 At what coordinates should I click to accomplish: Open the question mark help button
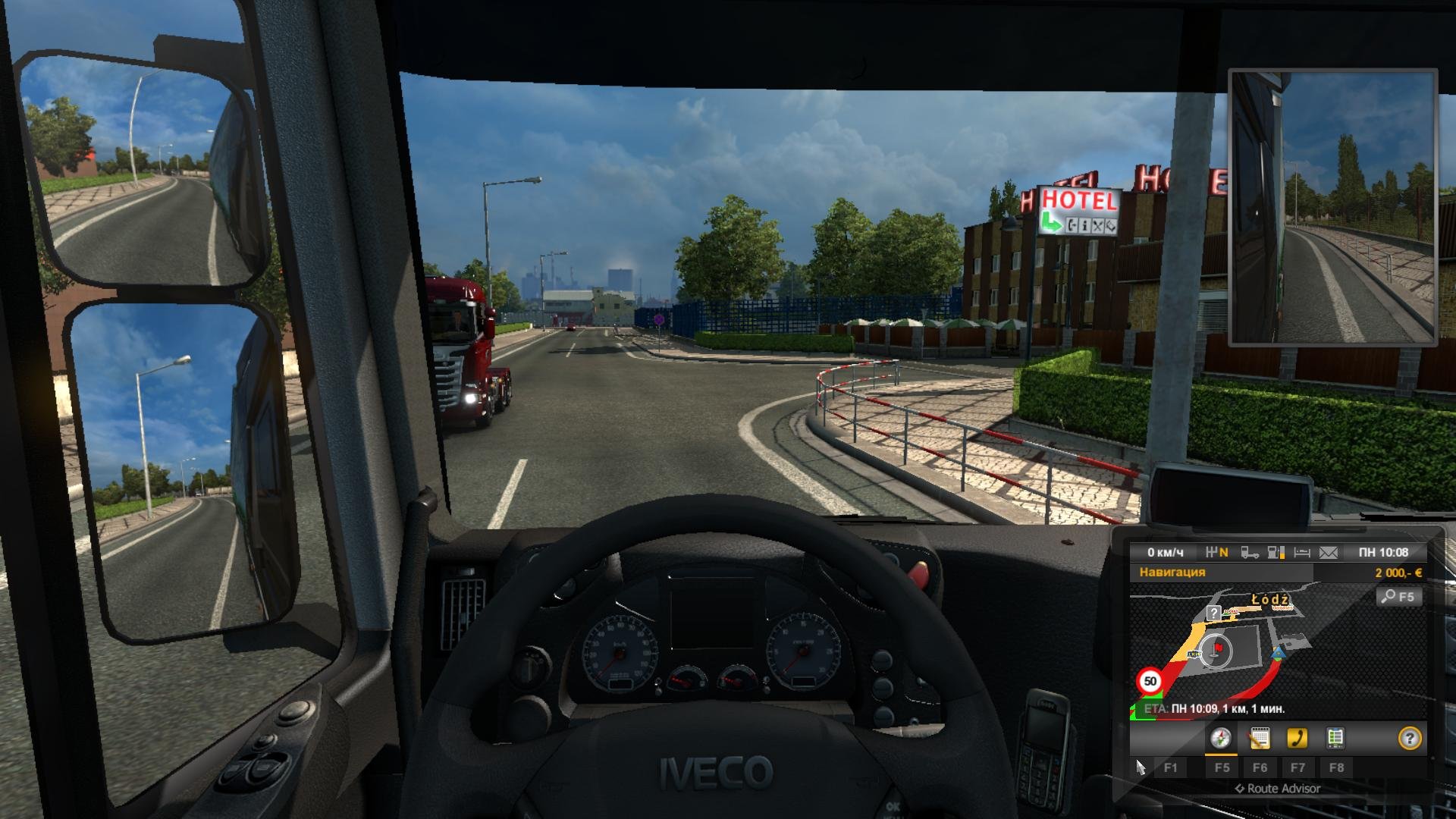[x=1409, y=738]
